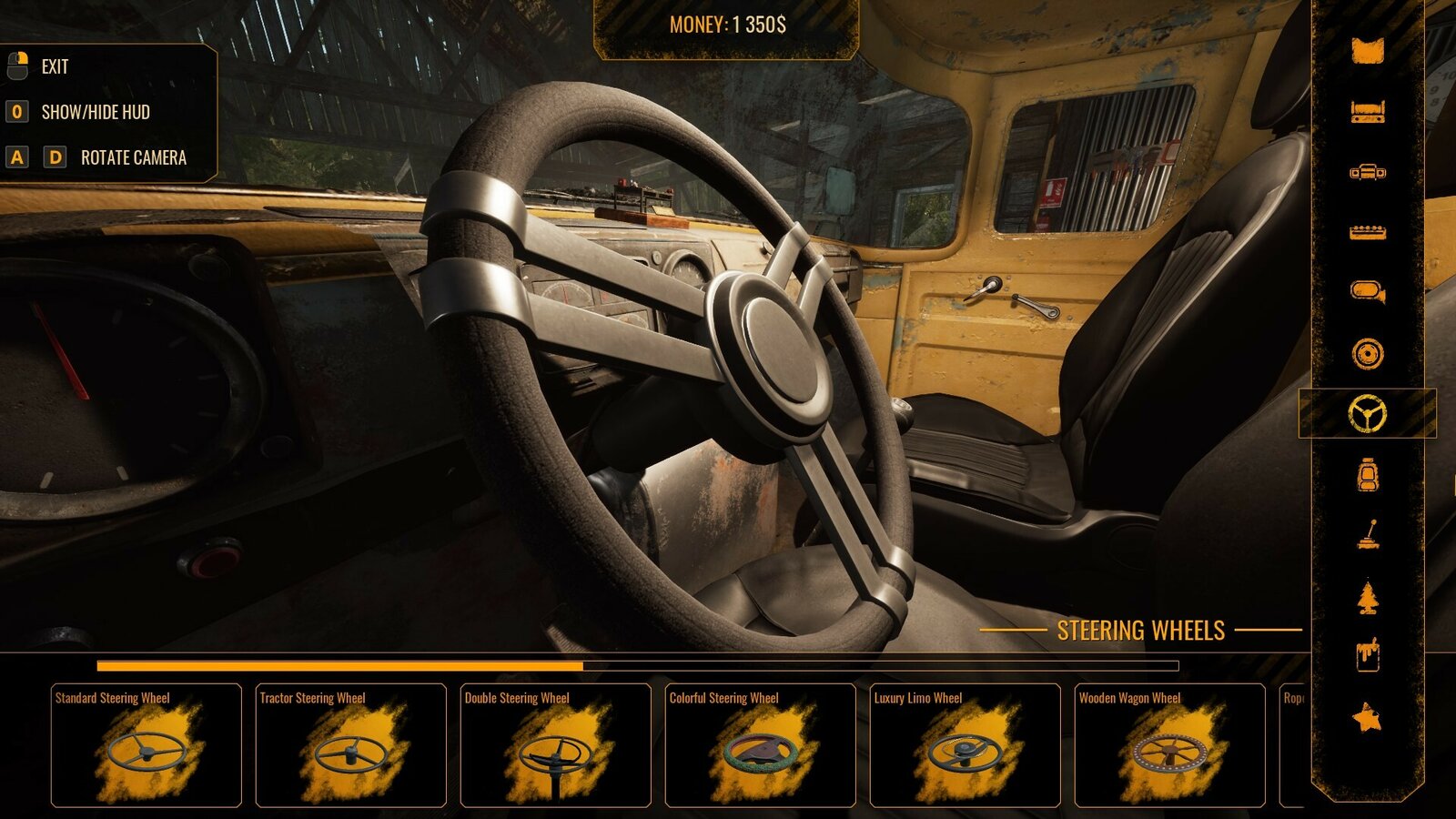Select the Luxury Limo Wheel
1456x819 pixels.
[x=965, y=746]
